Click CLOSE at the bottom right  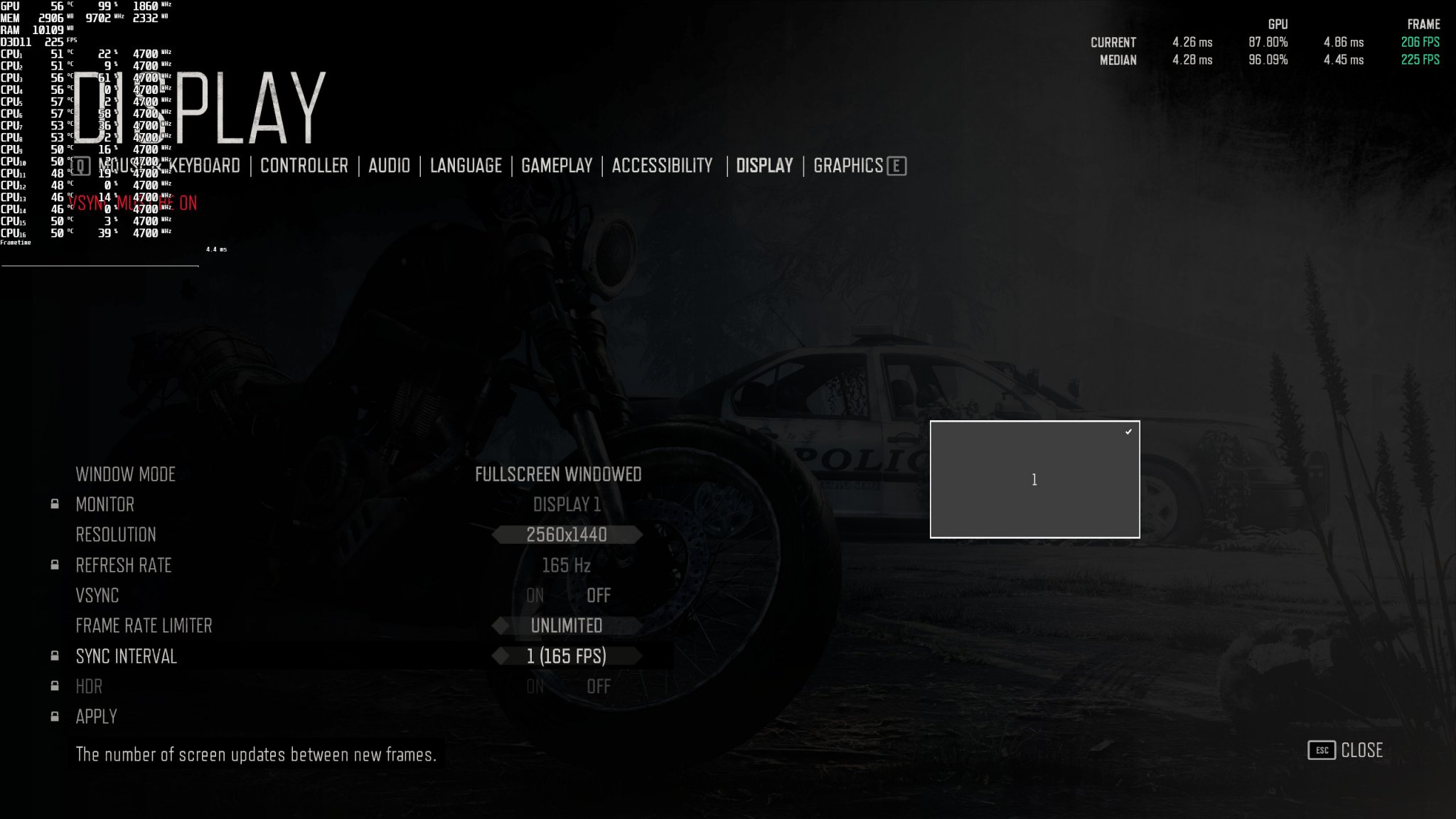1361,750
